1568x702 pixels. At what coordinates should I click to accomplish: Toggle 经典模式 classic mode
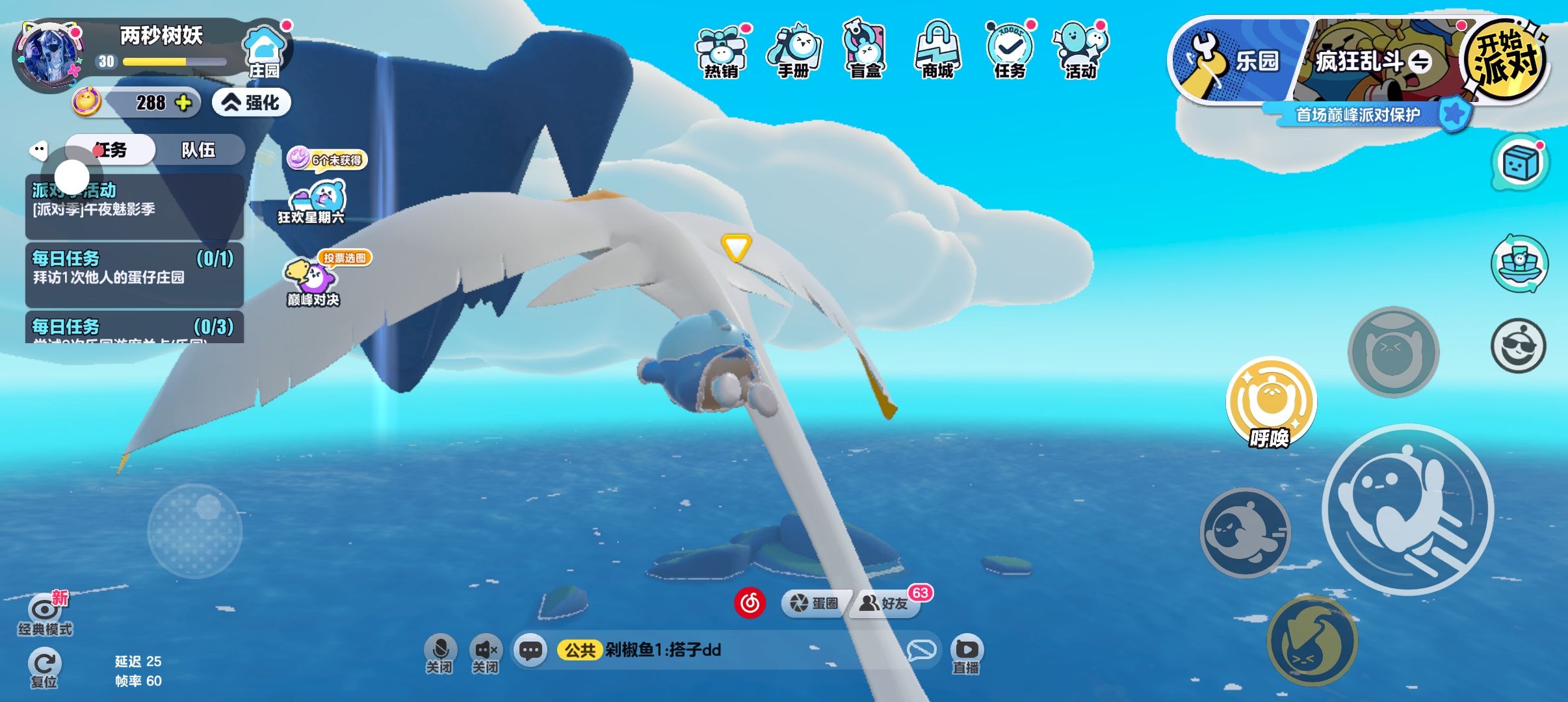pyautogui.click(x=44, y=614)
